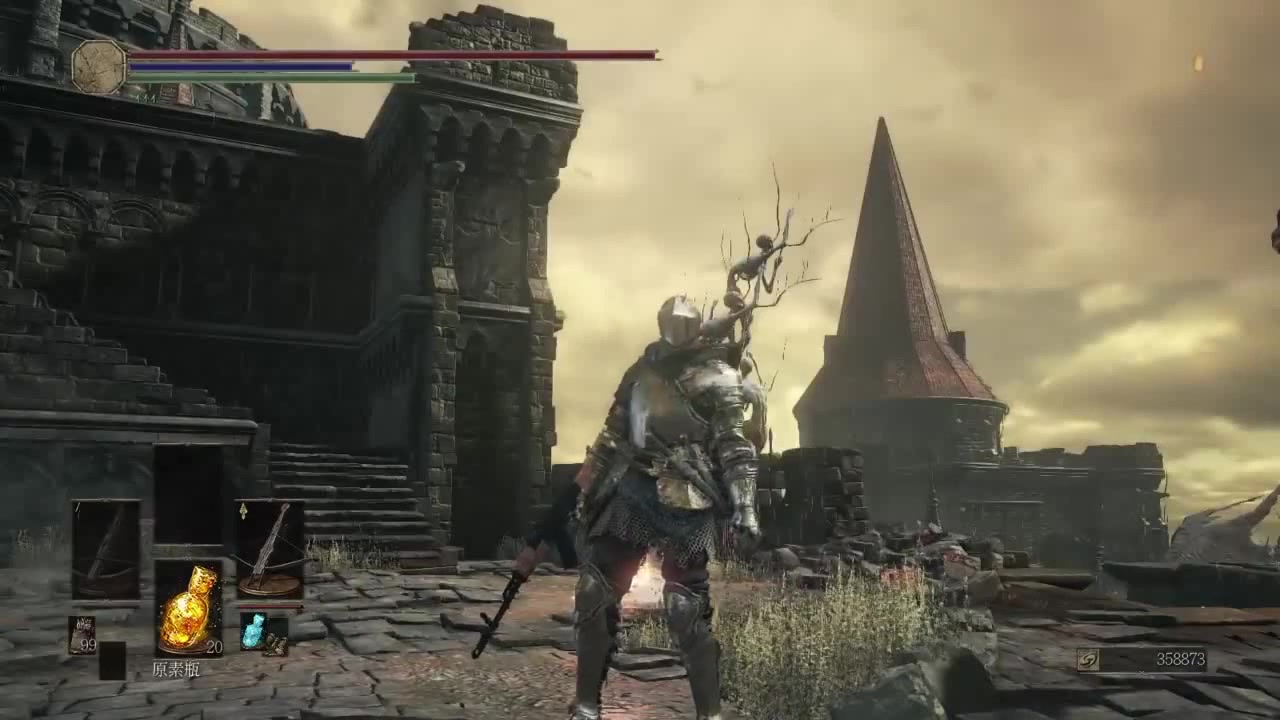Image resolution: width=1280 pixels, height=720 pixels.
Task: Click the ammo icon showing 99
Action: pos(82,635)
